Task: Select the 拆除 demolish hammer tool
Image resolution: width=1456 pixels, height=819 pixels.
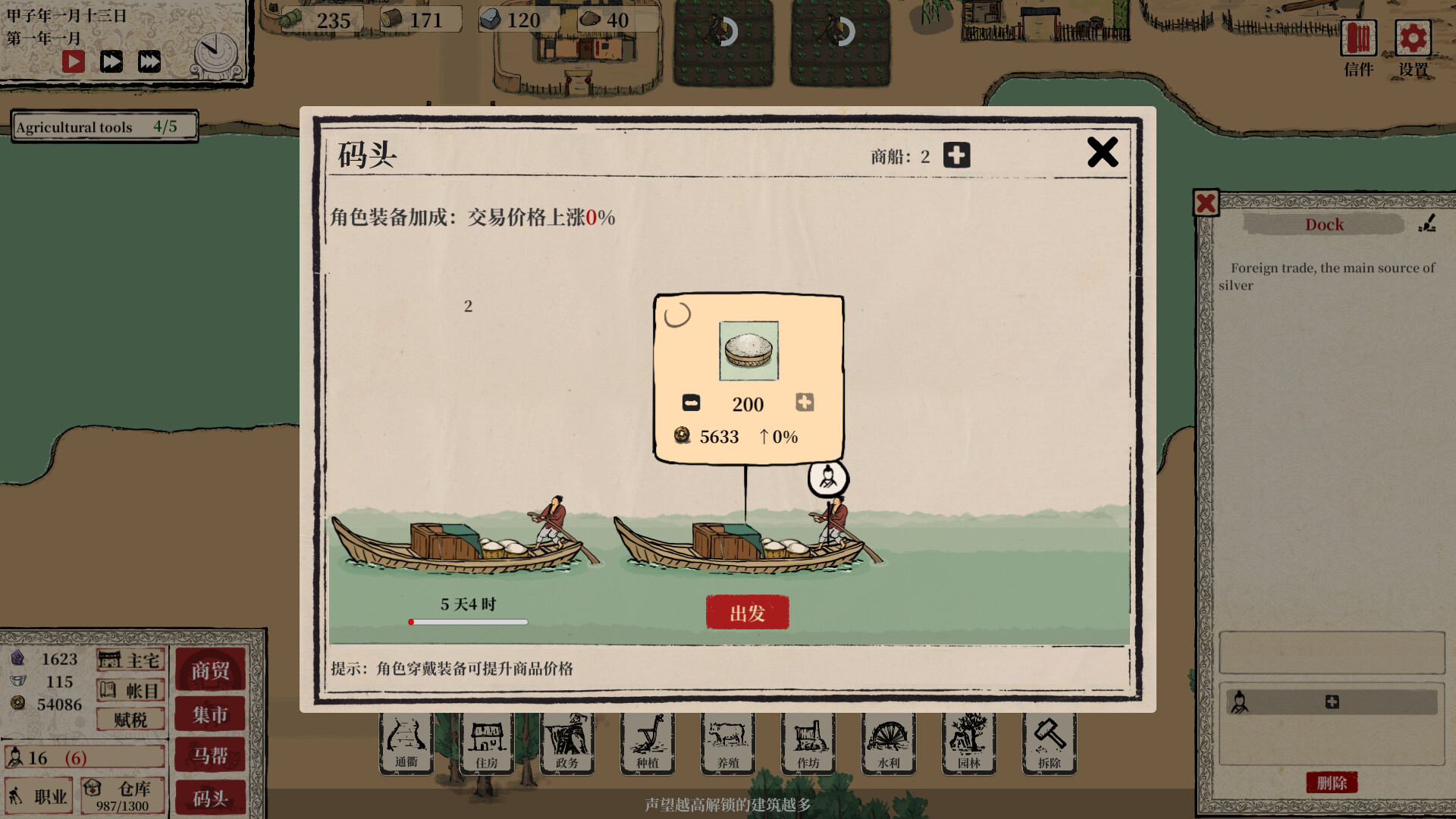Action: pos(1049,742)
